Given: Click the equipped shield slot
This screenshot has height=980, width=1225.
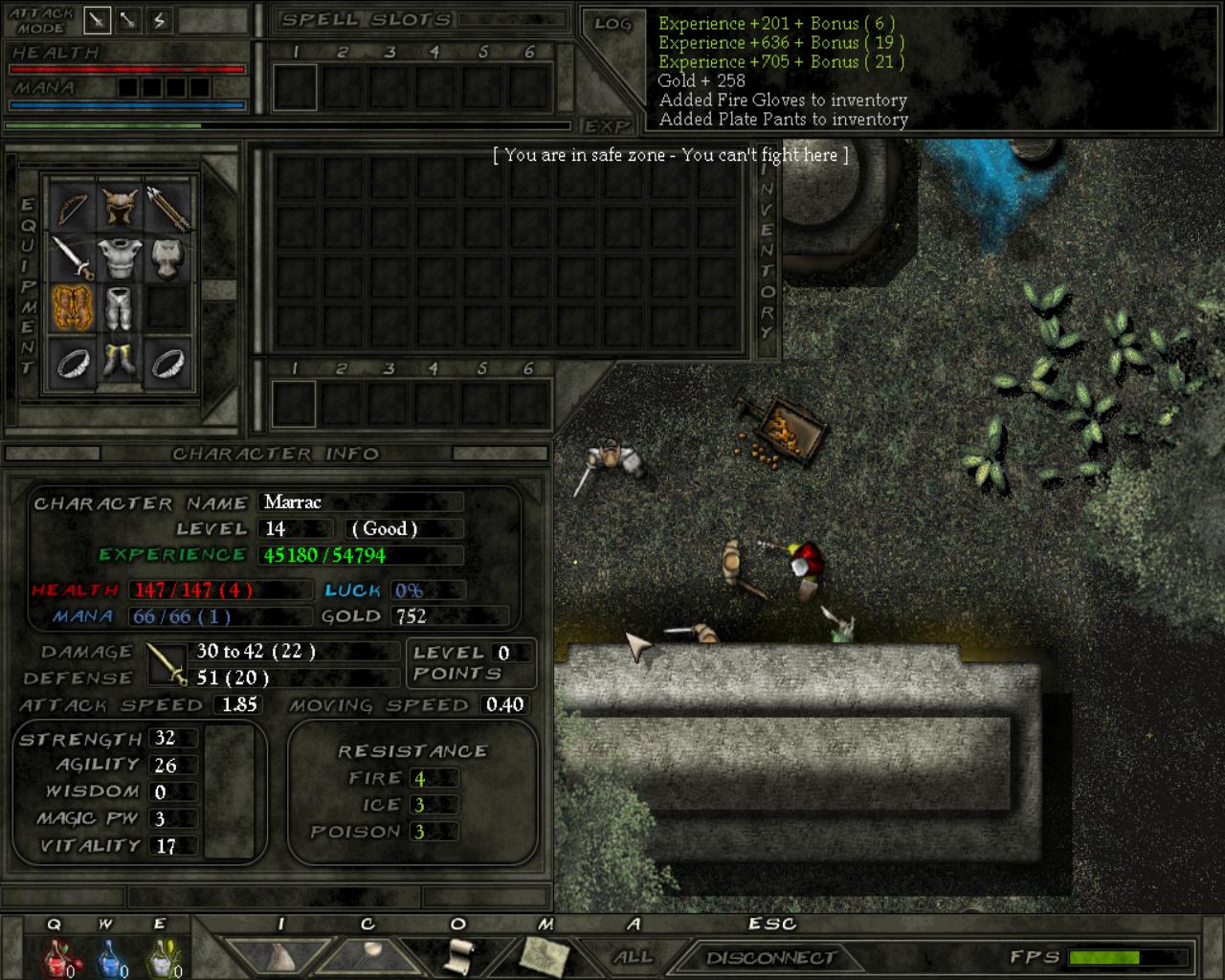Looking at the screenshot, I should point(168,256).
